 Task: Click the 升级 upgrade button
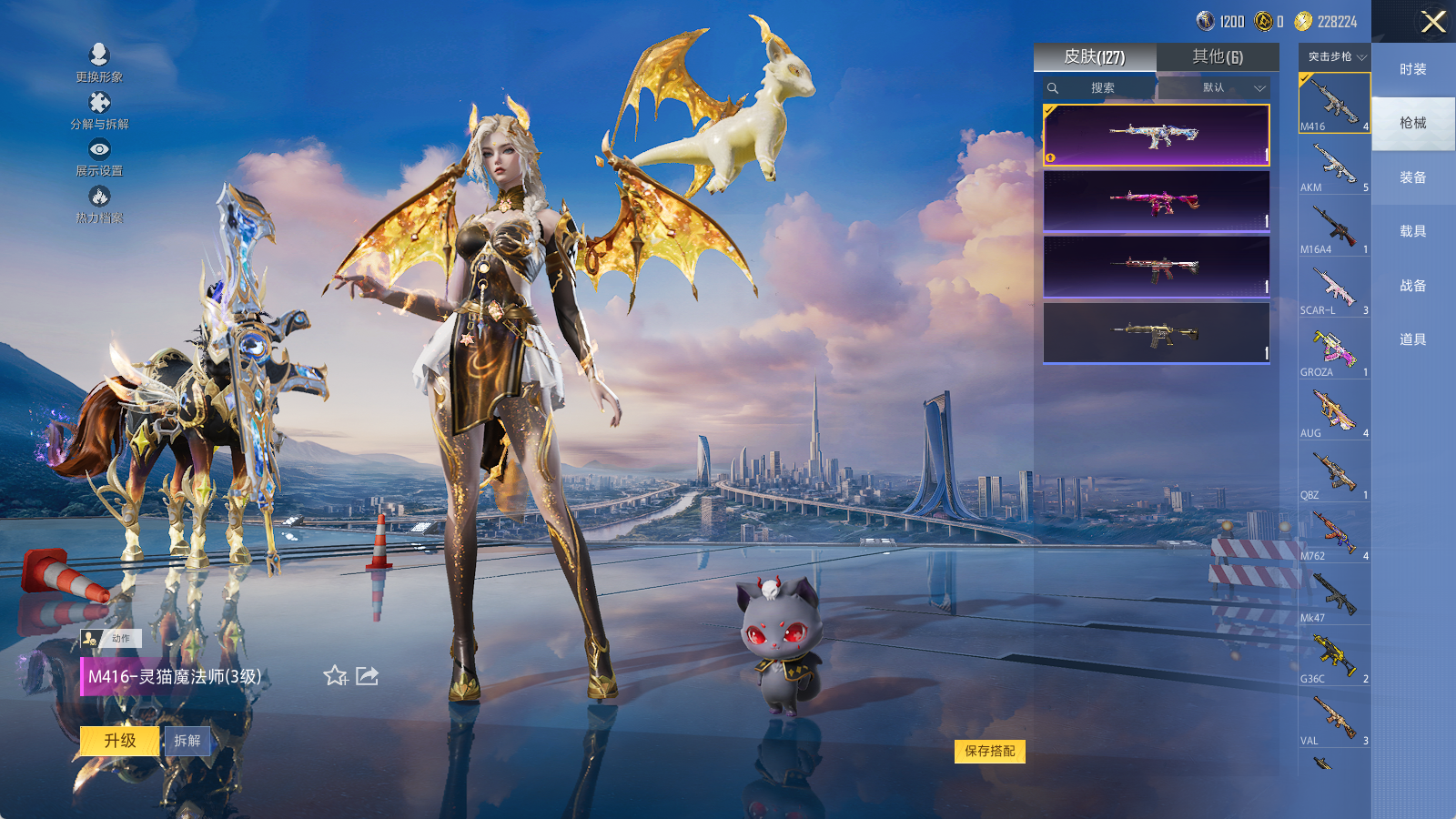coord(120,741)
